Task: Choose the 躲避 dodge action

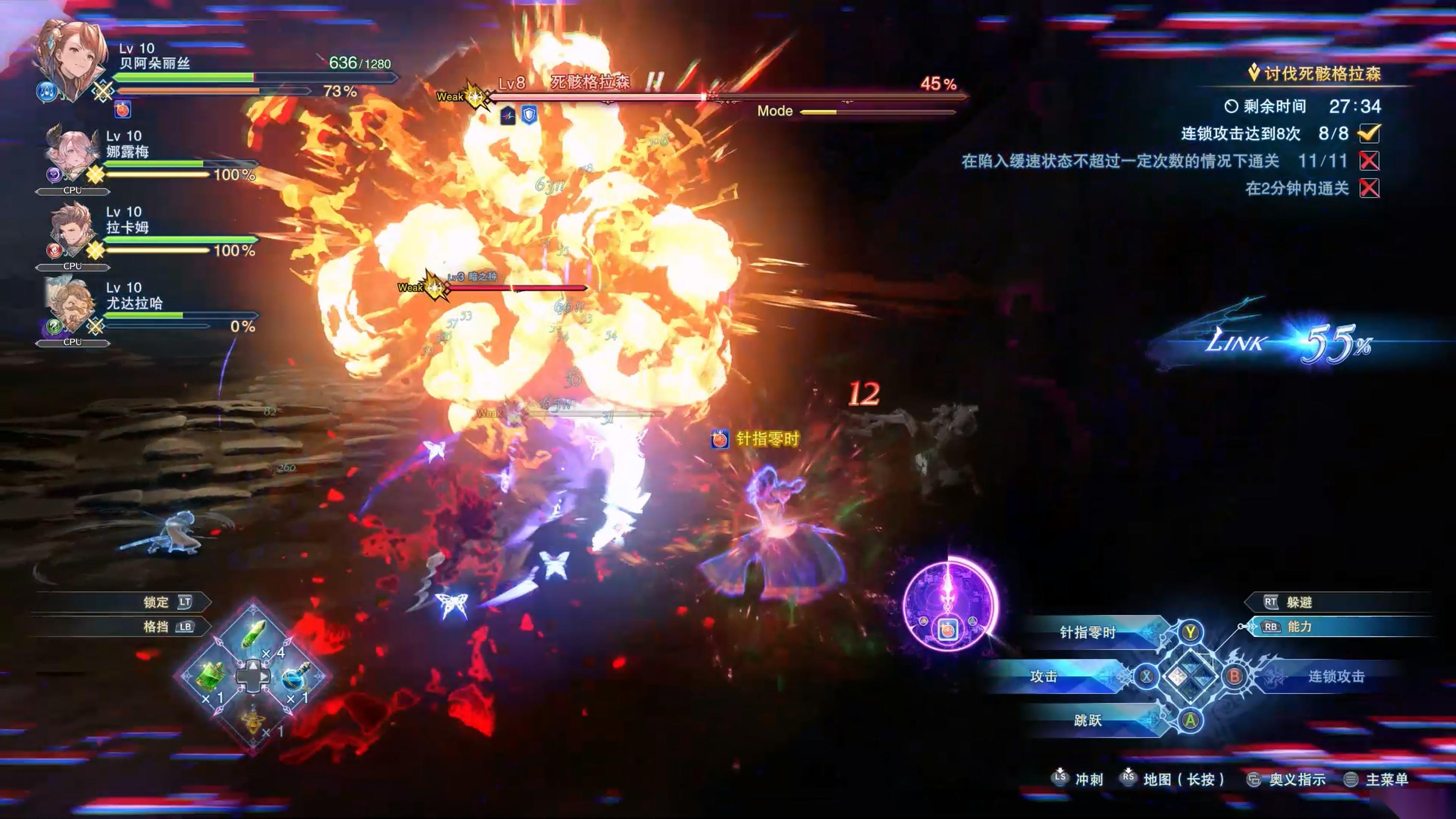Action: point(1299,603)
